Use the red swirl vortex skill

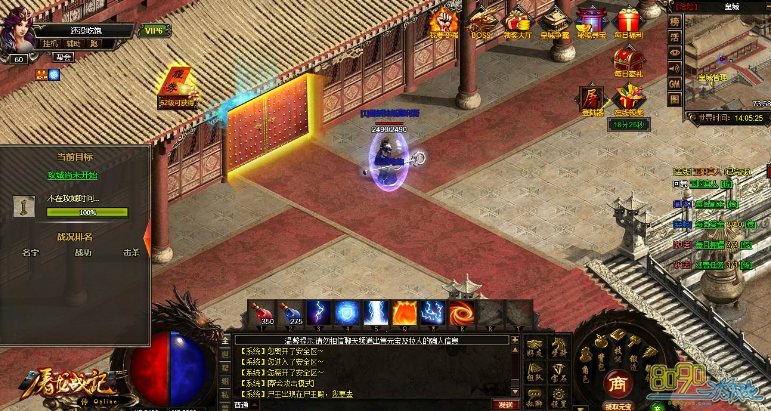tap(461, 311)
